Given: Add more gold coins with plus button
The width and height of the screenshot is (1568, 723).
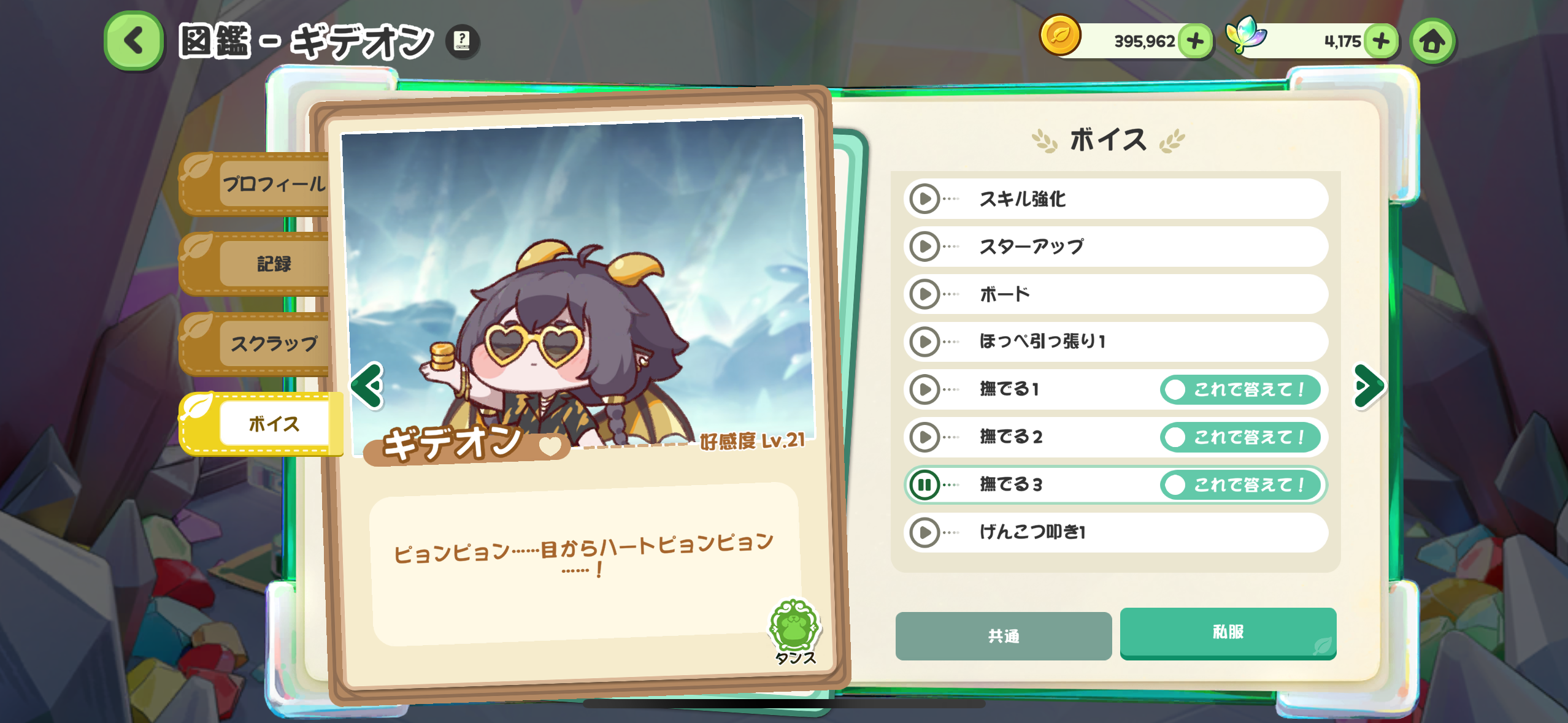Looking at the screenshot, I should click(x=1195, y=41).
